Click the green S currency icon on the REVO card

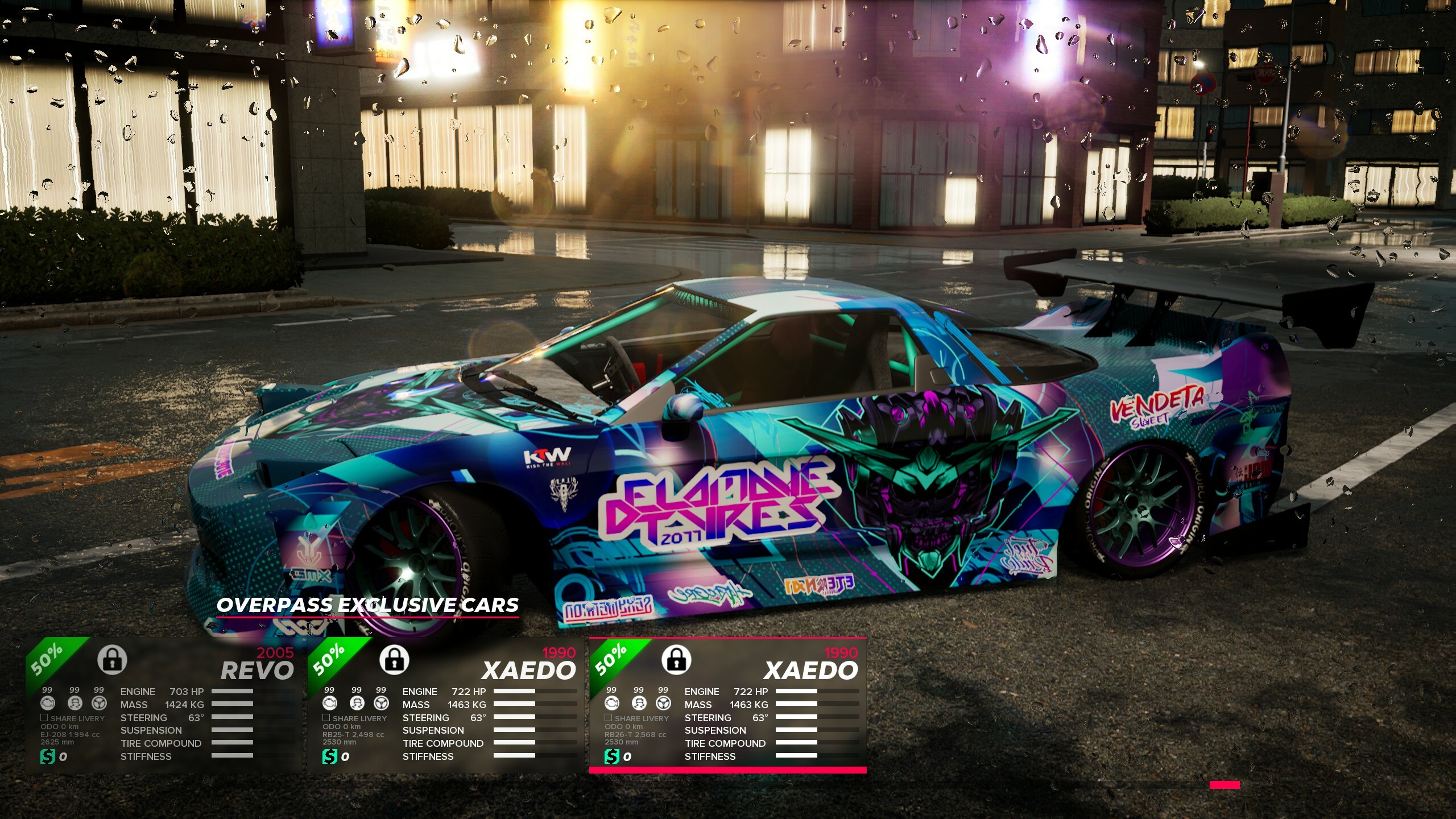point(48,757)
